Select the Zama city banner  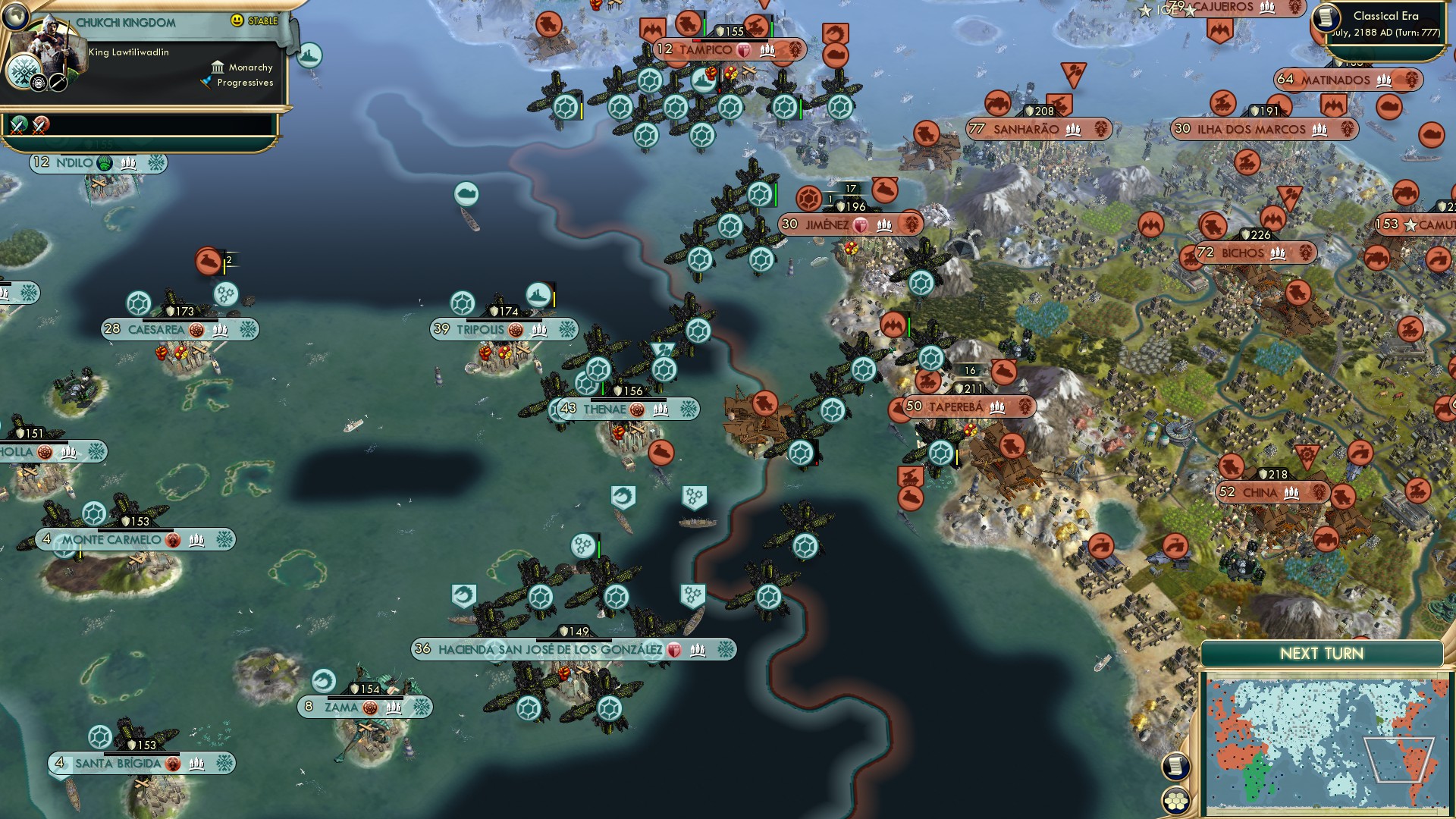[x=364, y=707]
